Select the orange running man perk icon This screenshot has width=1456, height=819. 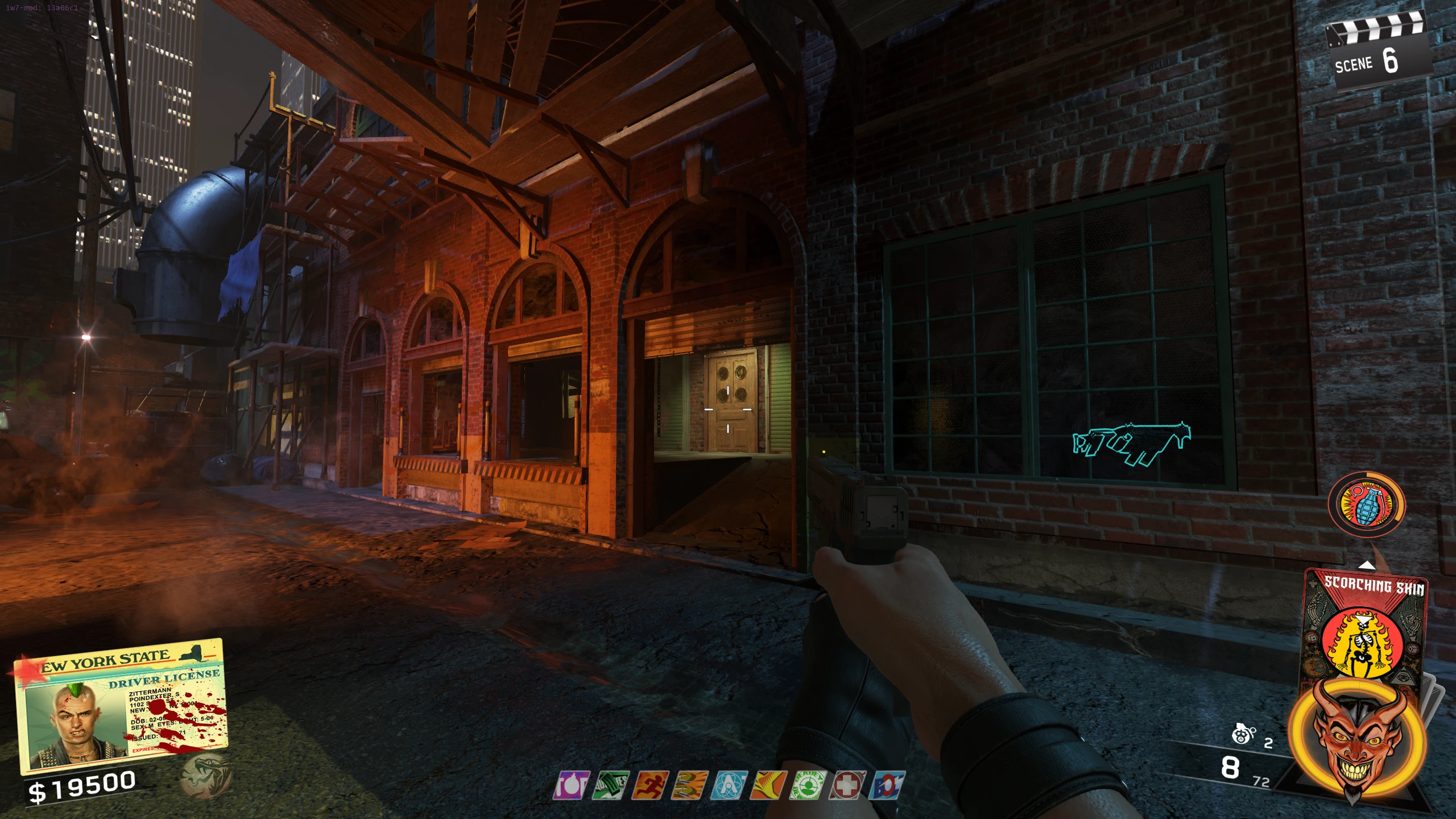tap(650, 785)
